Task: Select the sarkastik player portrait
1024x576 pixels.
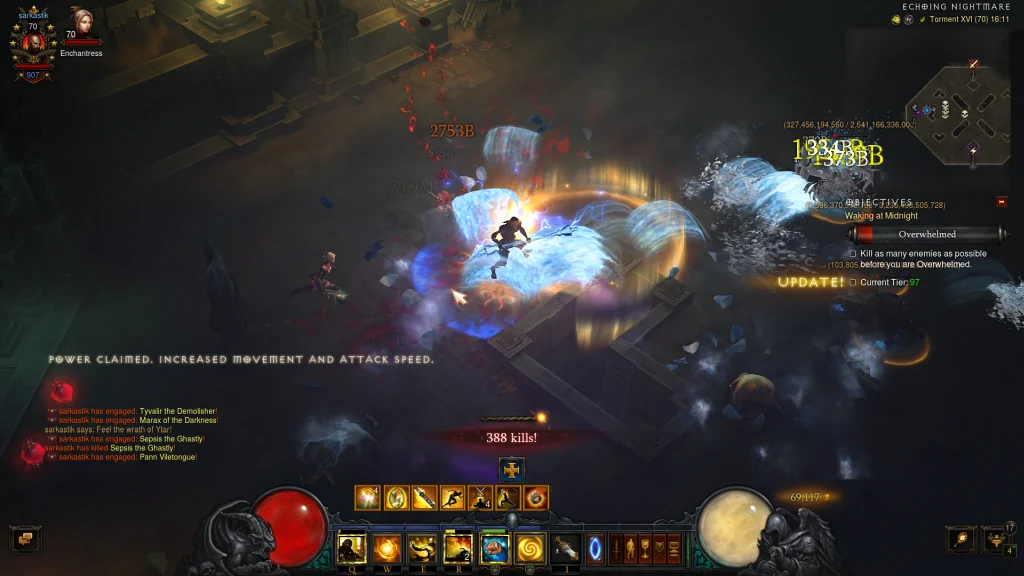Action: click(x=32, y=43)
